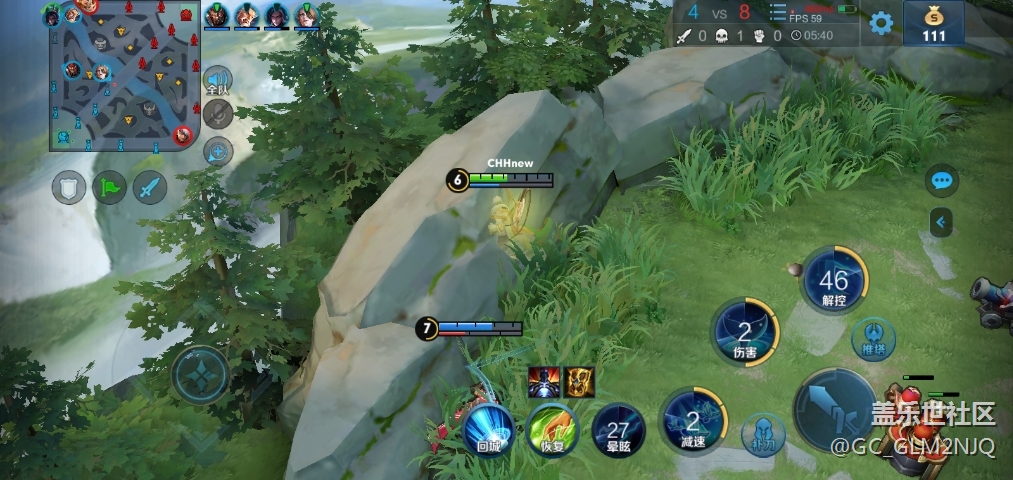Send the green flag gather signal
This screenshot has height=480, width=1013.
tap(109, 188)
